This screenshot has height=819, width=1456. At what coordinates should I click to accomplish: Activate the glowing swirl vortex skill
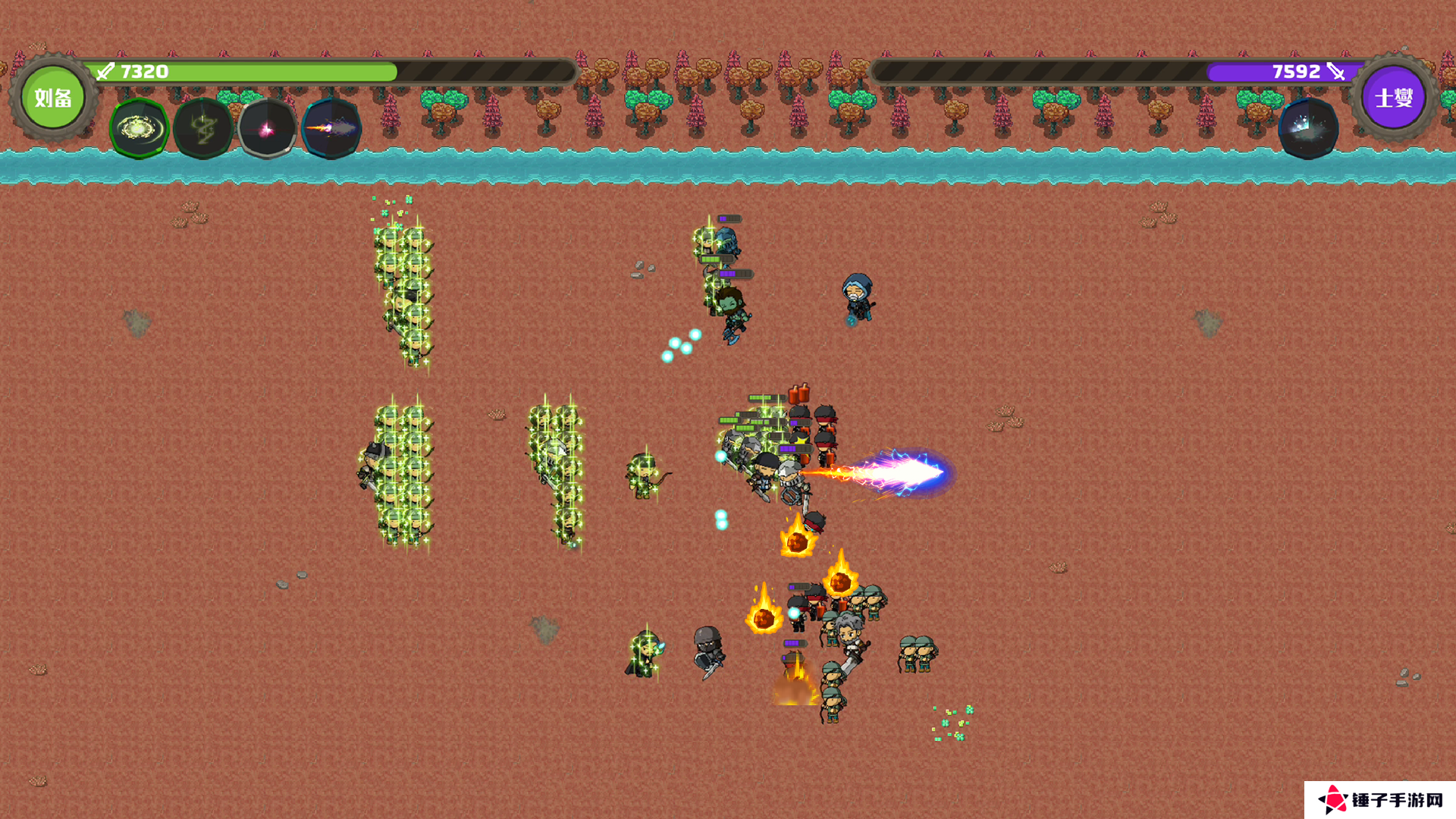tap(139, 128)
